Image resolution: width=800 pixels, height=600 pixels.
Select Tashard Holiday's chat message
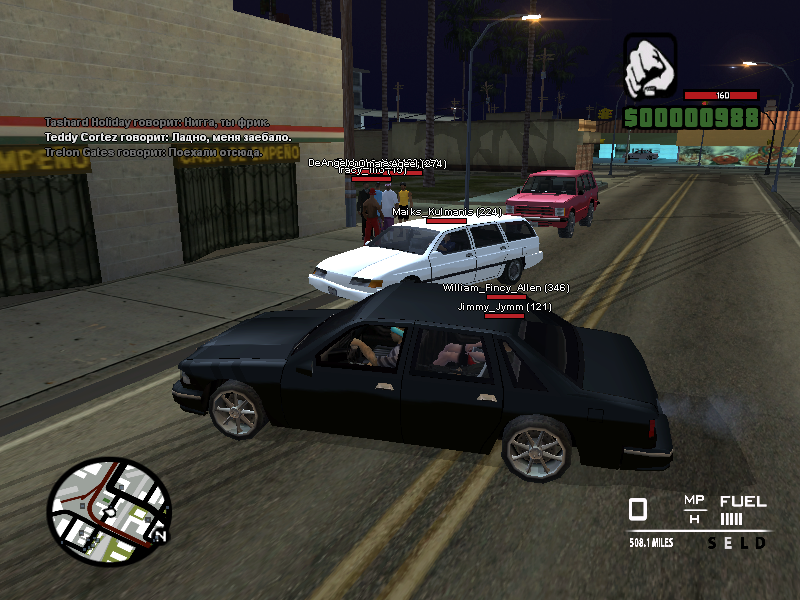click(157, 121)
